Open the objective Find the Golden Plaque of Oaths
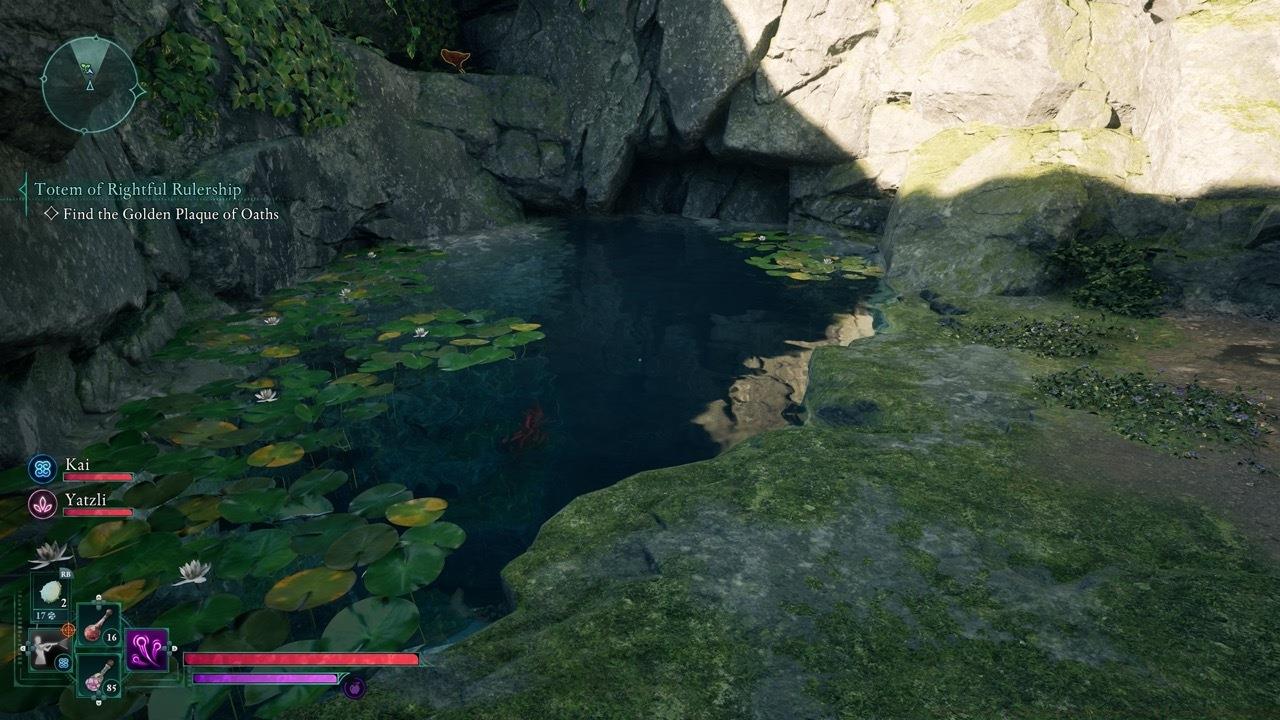This screenshot has width=1280, height=720. pyautogui.click(x=169, y=215)
